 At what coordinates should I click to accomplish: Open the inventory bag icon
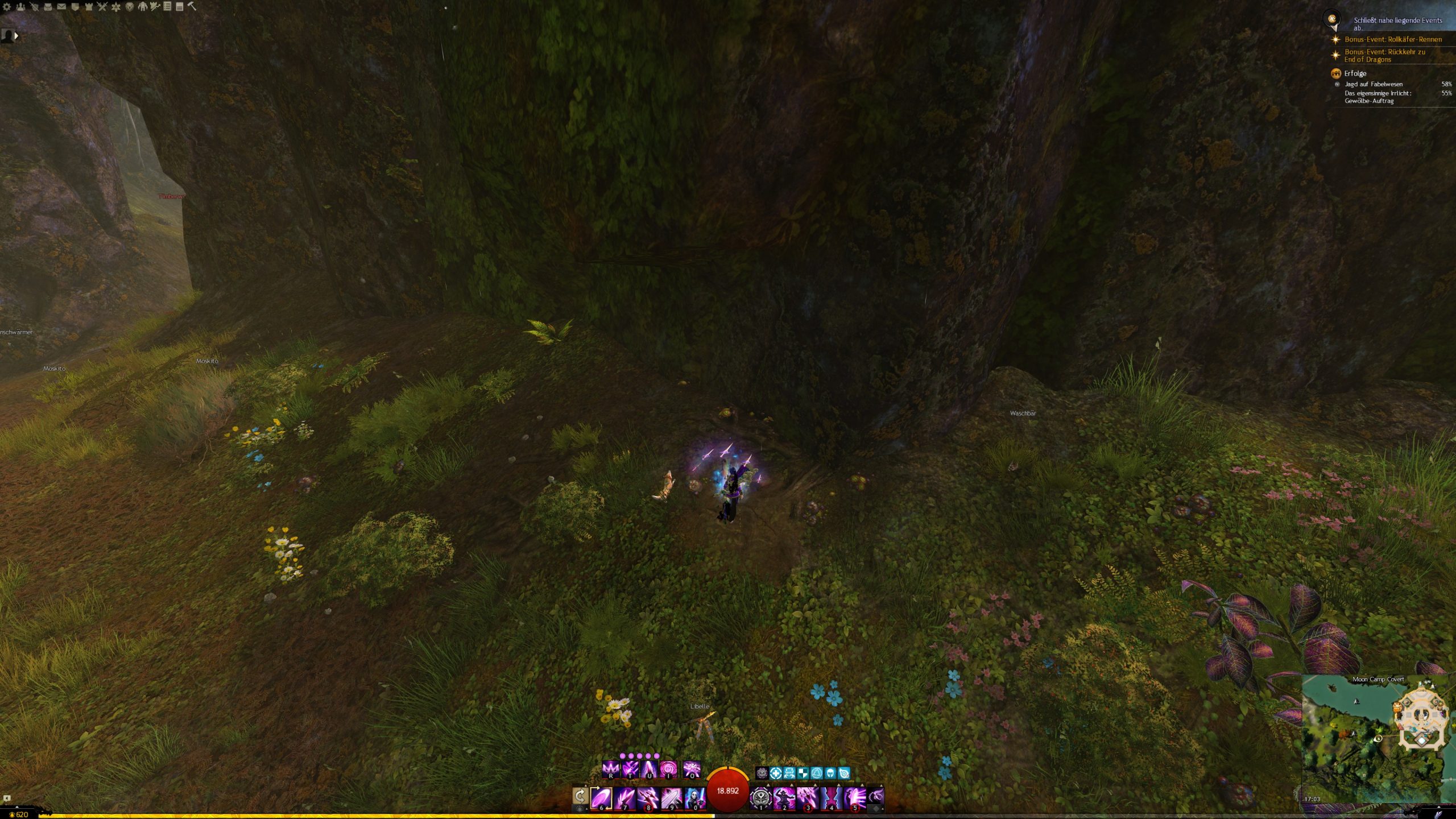pyautogui.click(x=48, y=7)
